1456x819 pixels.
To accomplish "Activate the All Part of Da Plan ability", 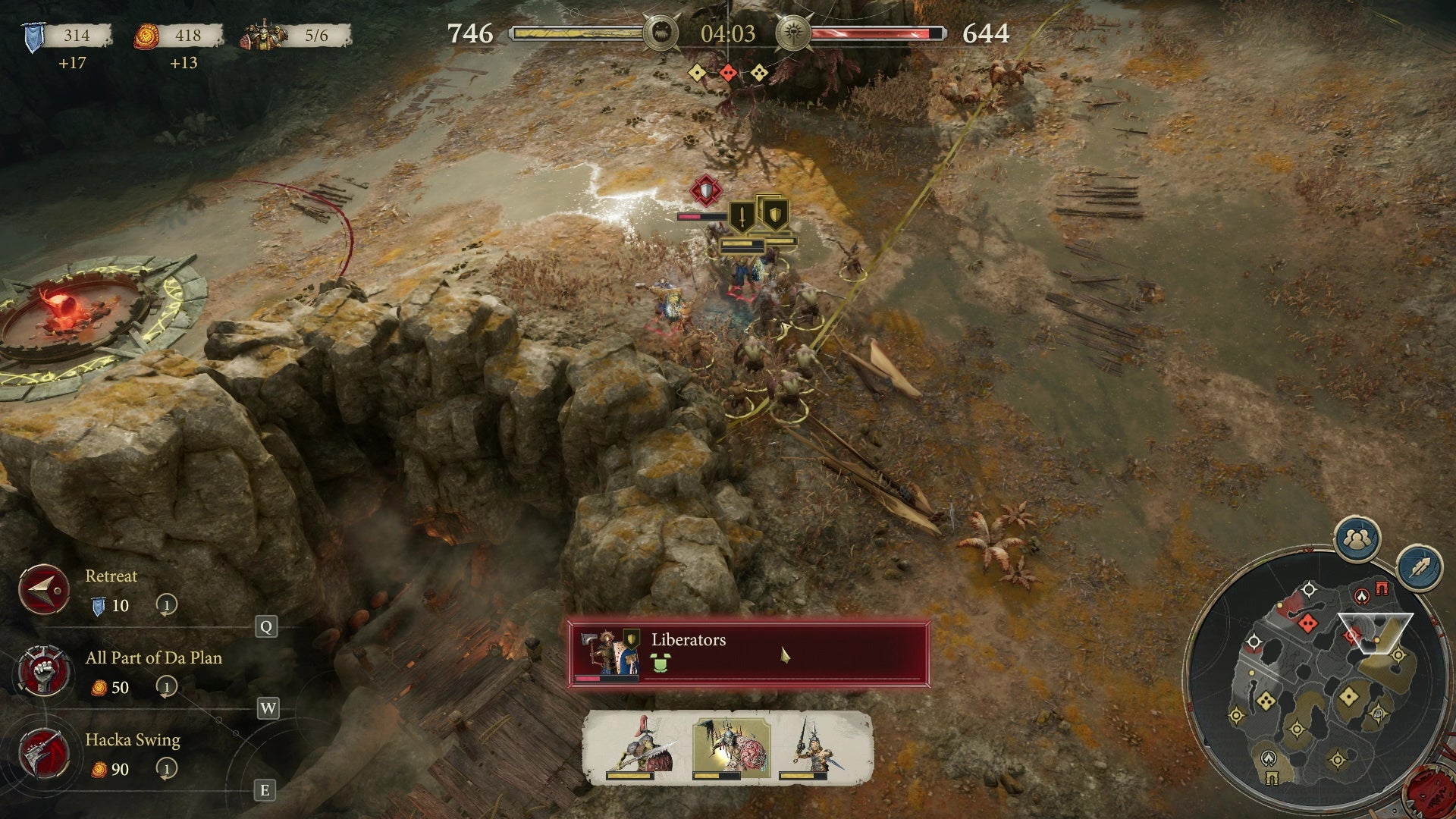I will pyautogui.click(x=44, y=671).
